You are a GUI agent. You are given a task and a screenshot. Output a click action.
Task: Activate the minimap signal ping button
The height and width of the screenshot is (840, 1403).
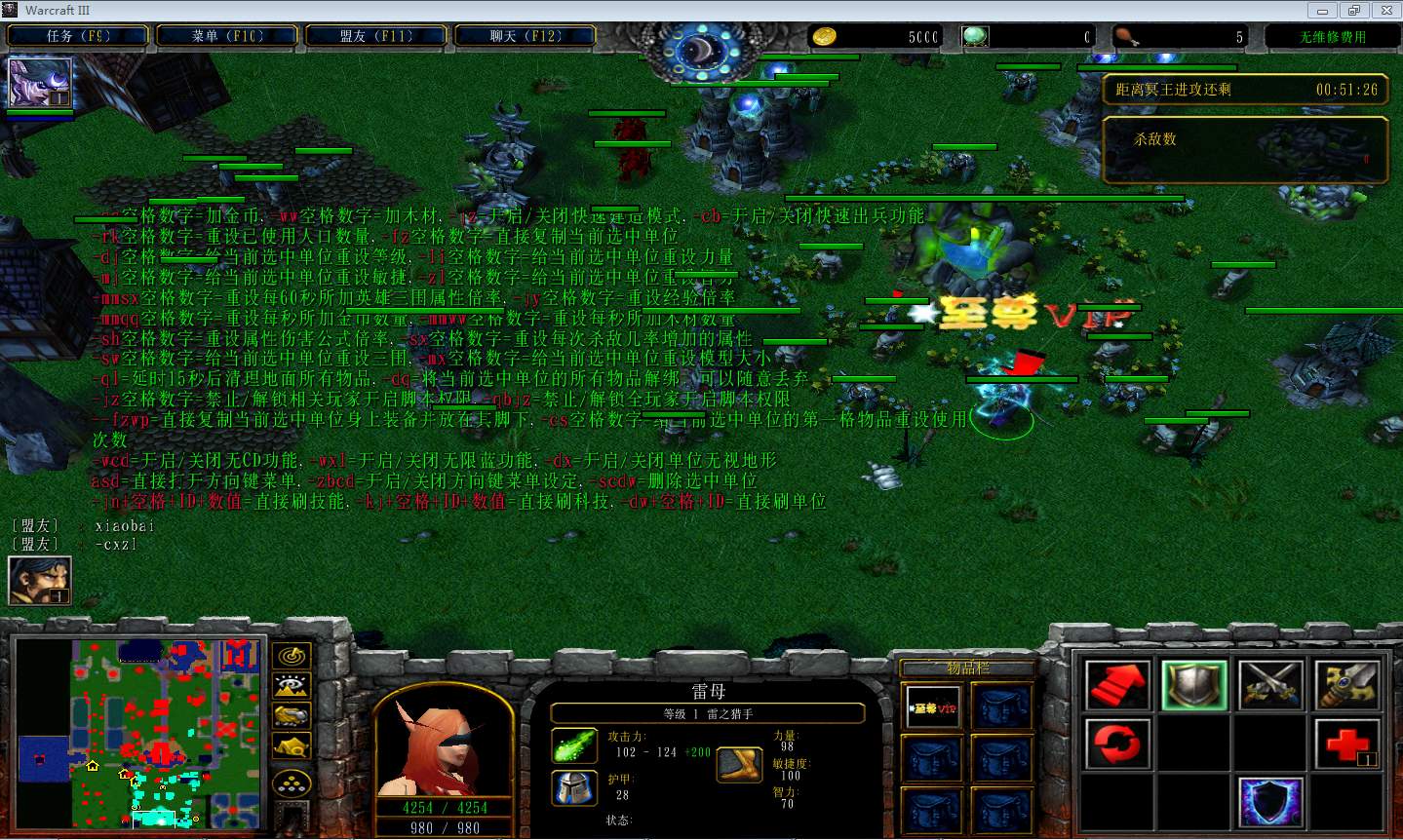tap(292, 656)
